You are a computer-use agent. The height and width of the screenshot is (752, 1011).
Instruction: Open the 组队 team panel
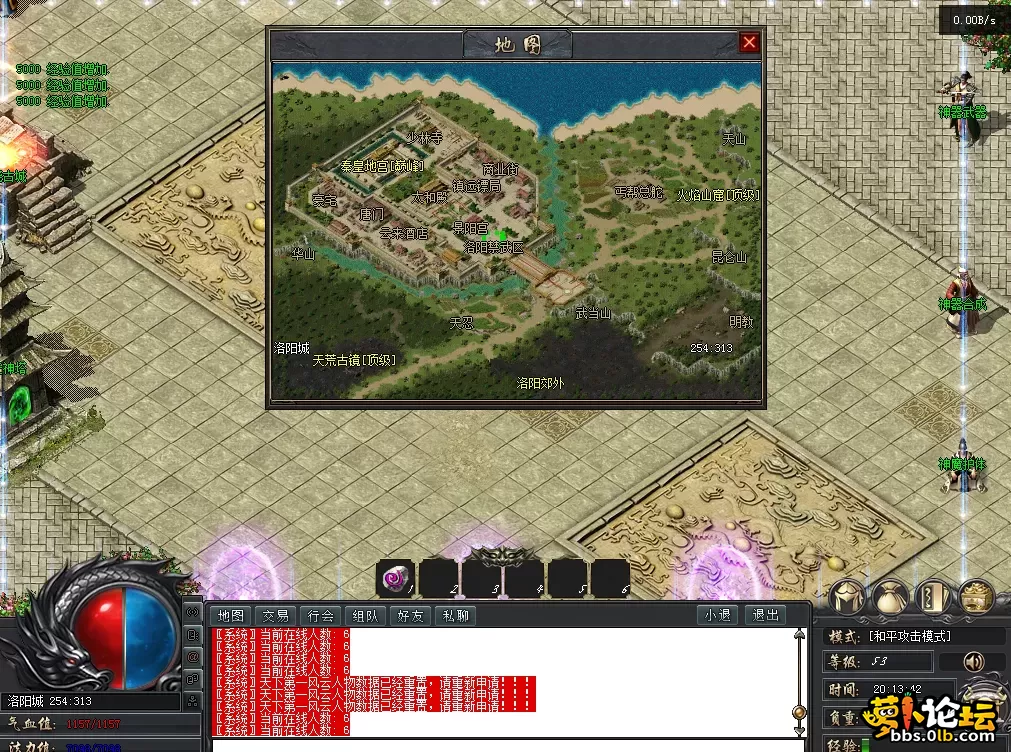365,616
